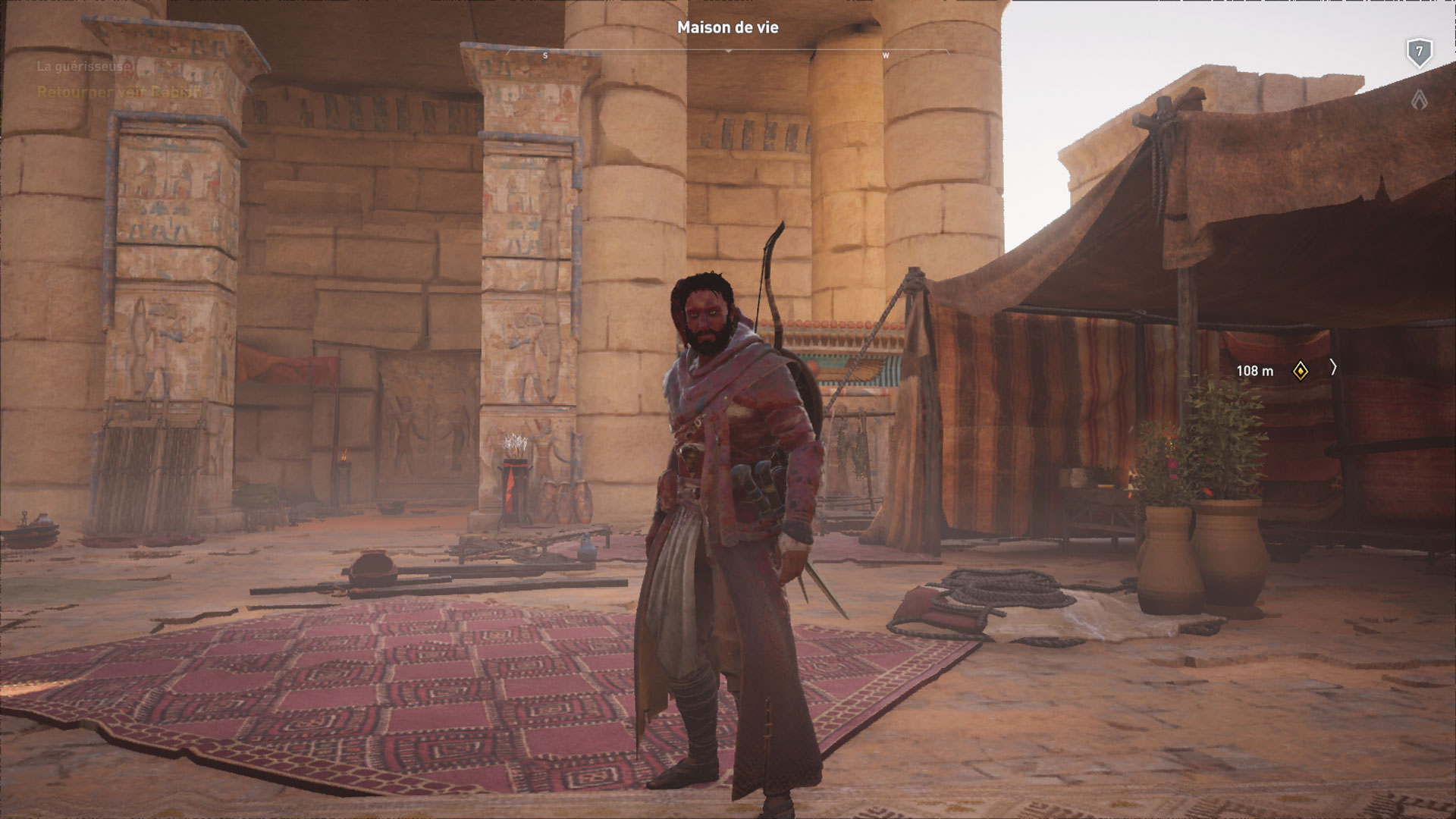Select the Senu eagle icon below the level shield

pos(1420,99)
